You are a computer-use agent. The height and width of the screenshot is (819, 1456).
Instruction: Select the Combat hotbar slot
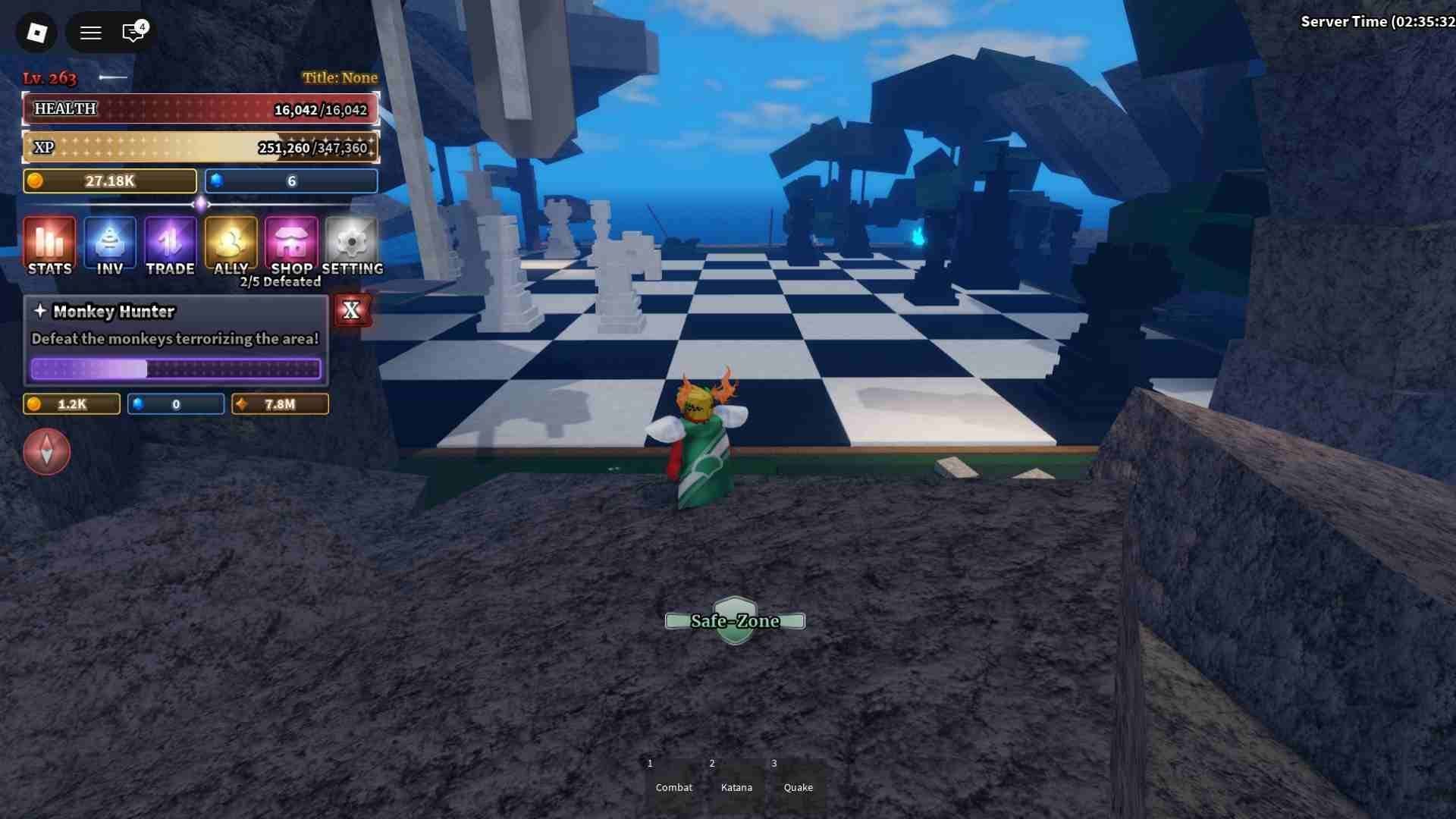tap(673, 781)
